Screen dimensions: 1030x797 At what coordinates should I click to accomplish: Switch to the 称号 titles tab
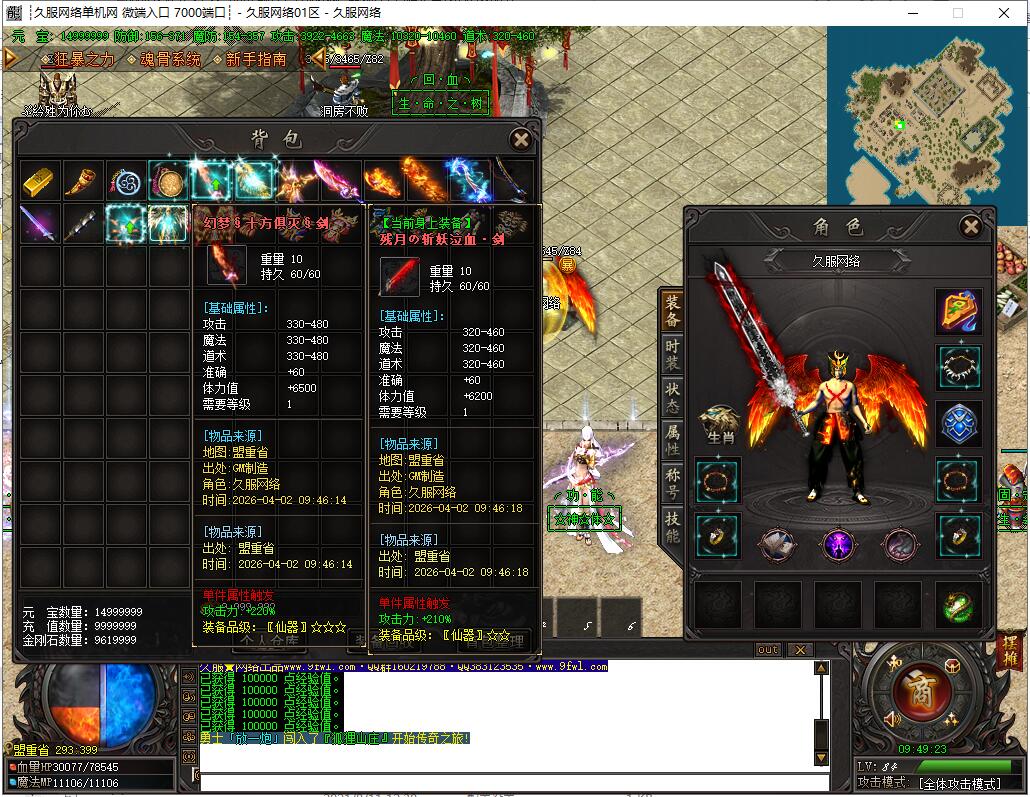tap(672, 484)
